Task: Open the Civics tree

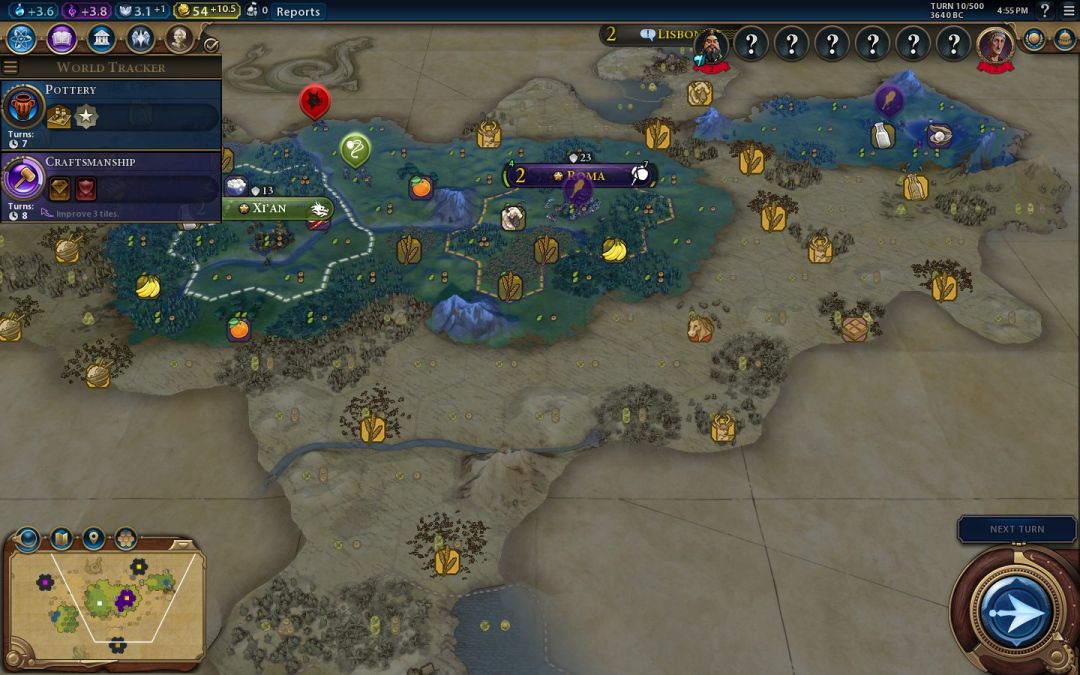Action: click(x=61, y=39)
